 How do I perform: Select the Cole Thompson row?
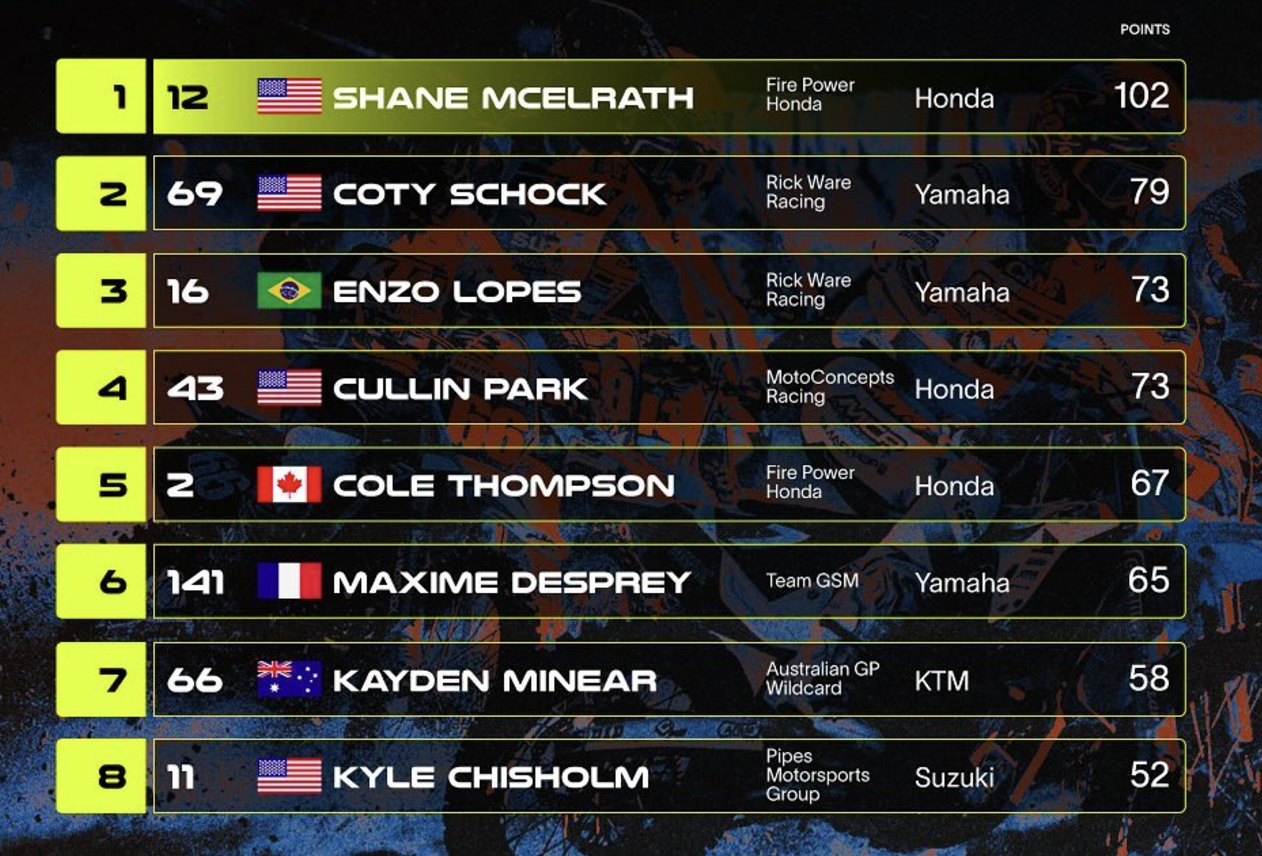pos(503,485)
